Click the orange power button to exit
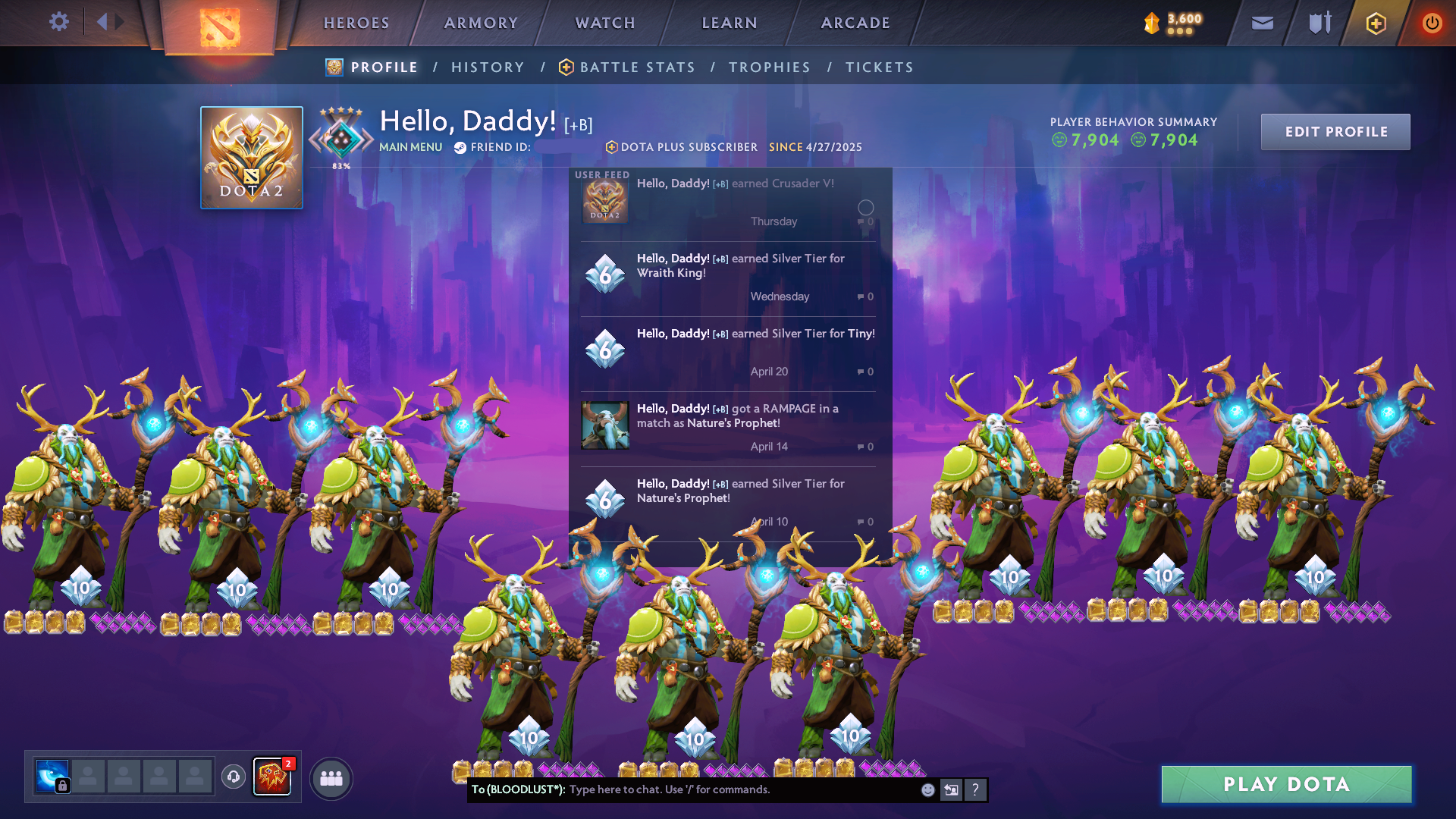The height and width of the screenshot is (819, 1456). 1432,23
